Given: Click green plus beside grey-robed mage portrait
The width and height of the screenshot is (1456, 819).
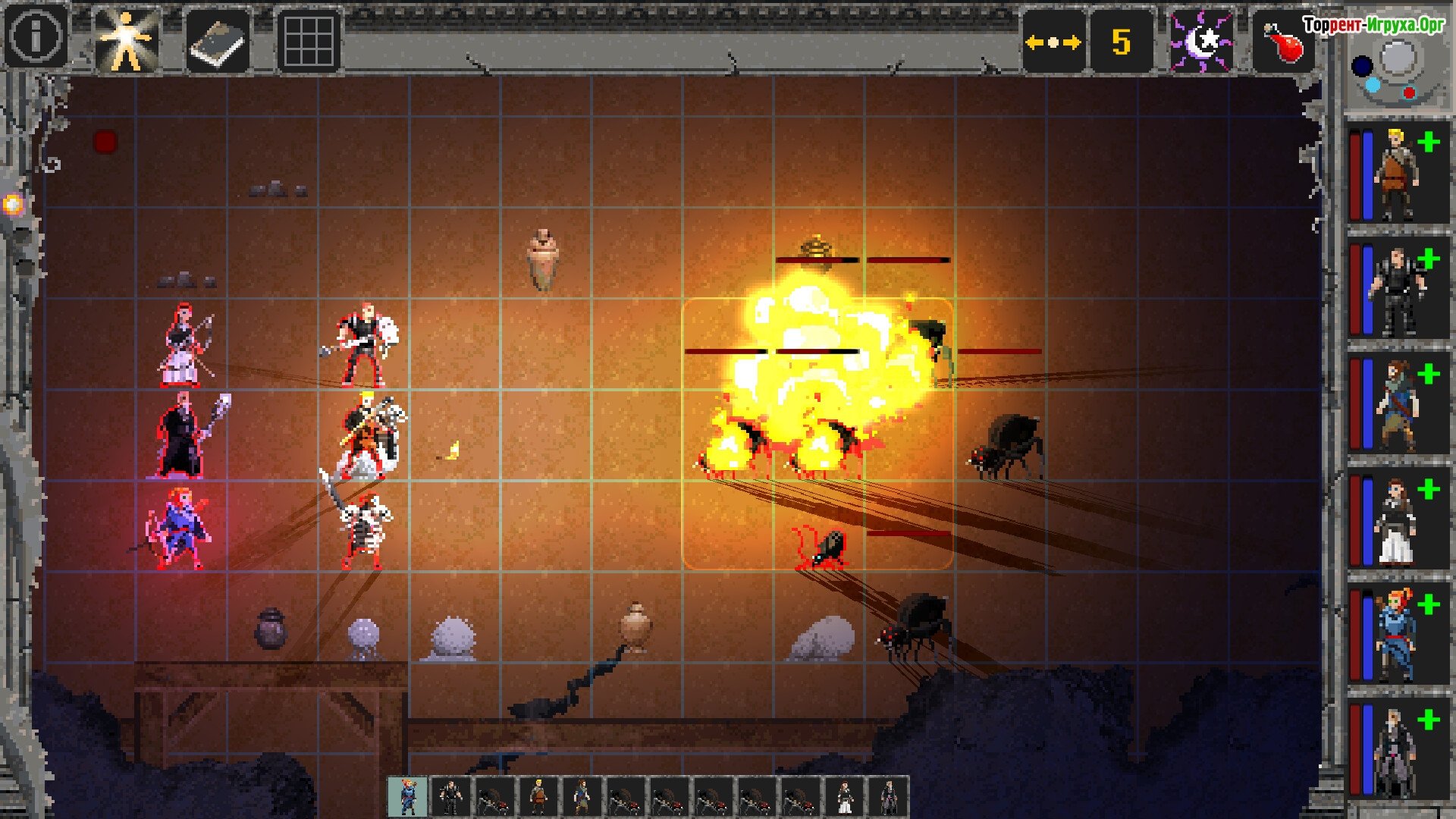Looking at the screenshot, I should pyautogui.click(x=1429, y=719).
